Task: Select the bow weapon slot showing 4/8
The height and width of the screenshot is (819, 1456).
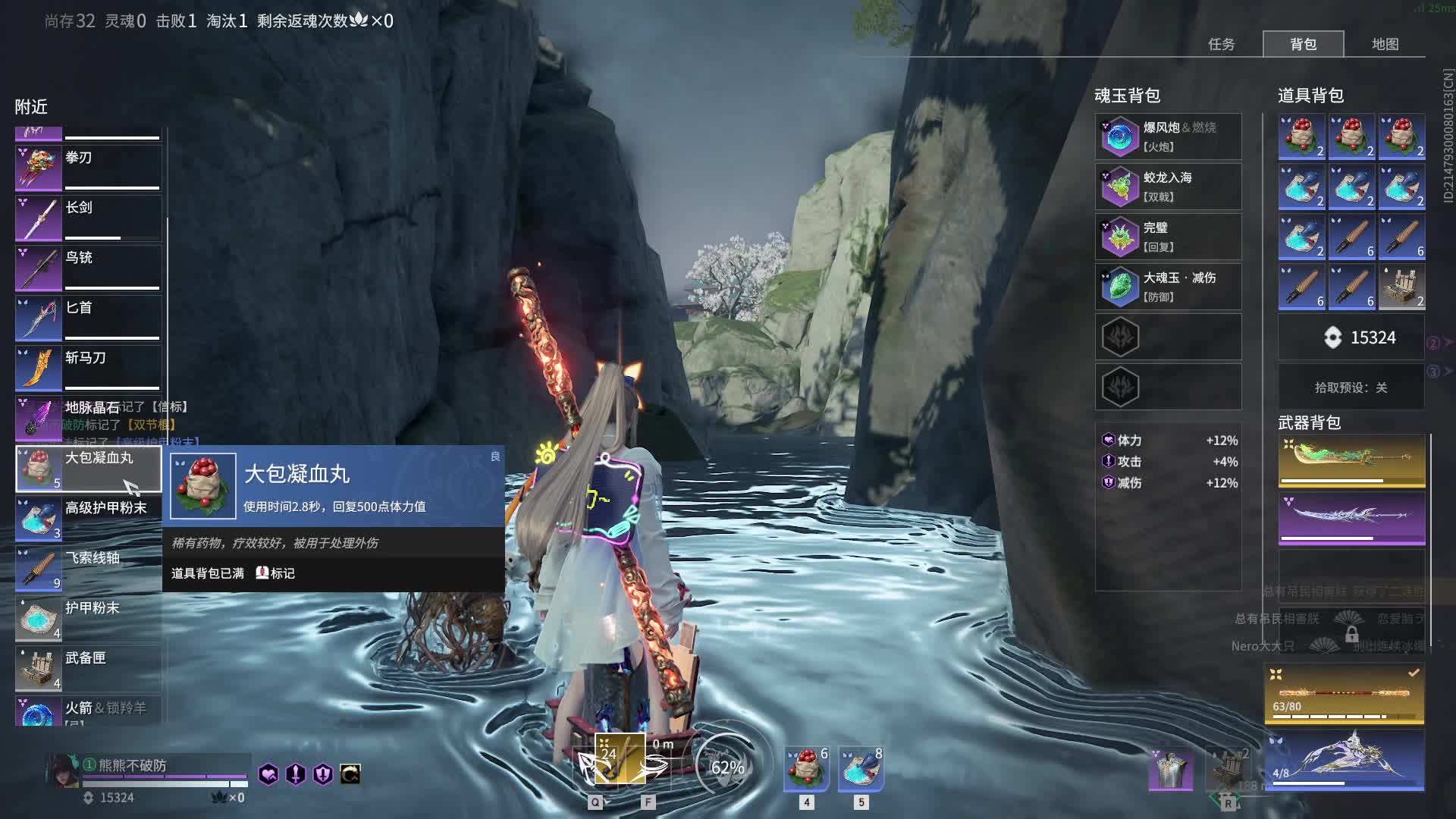Action: coord(1345,760)
